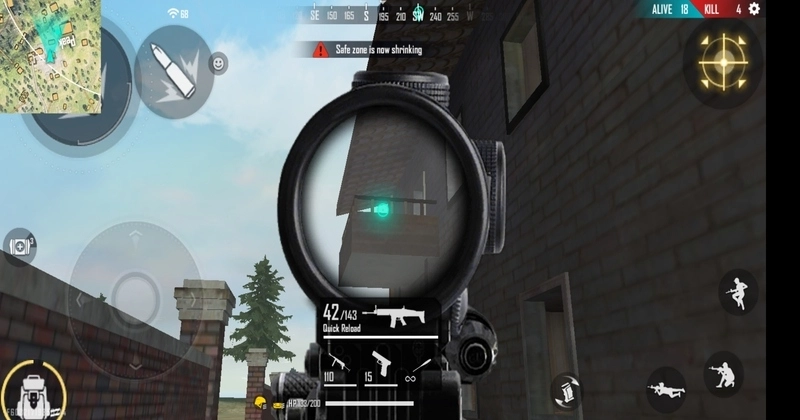Open the settings gear icon

tap(754, 9)
